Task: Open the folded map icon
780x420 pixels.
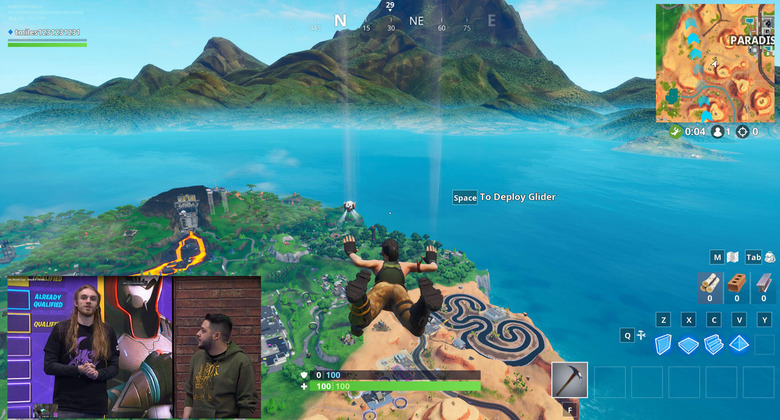Action: 732,257
